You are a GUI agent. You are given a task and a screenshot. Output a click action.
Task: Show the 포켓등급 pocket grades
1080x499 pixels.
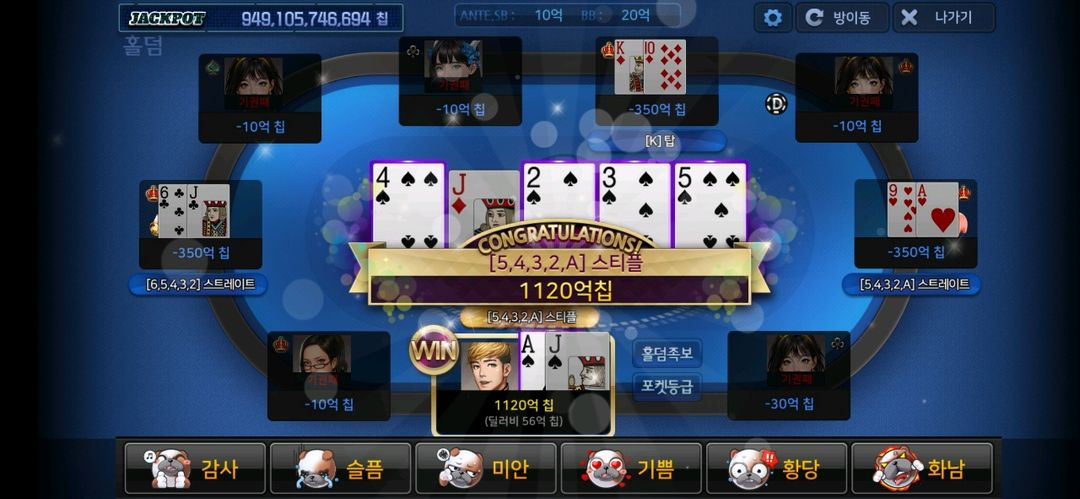[x=667, y=385]
